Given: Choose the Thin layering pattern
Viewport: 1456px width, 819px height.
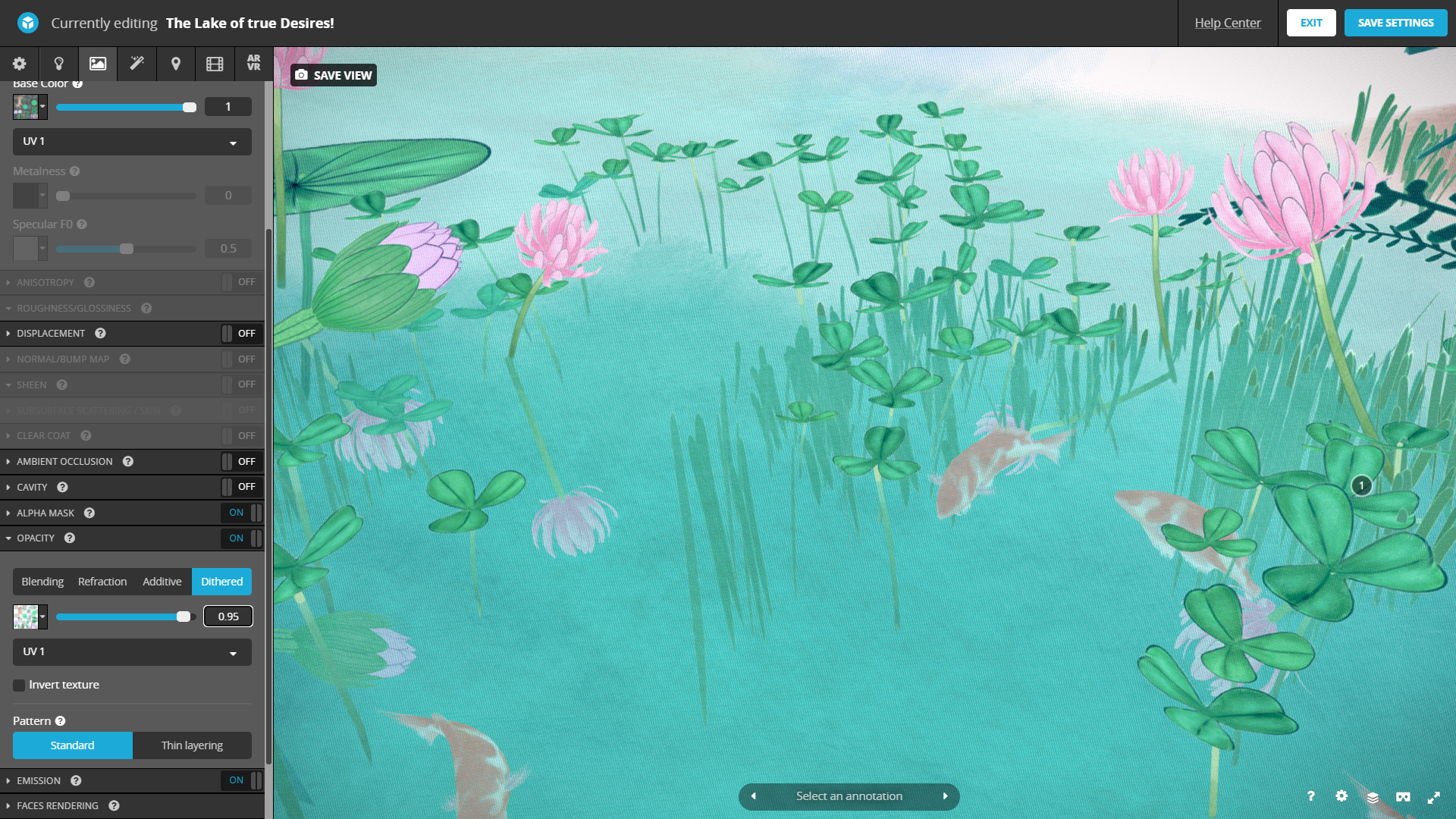Looking at the screenshot, I should (x=192, y=745).
